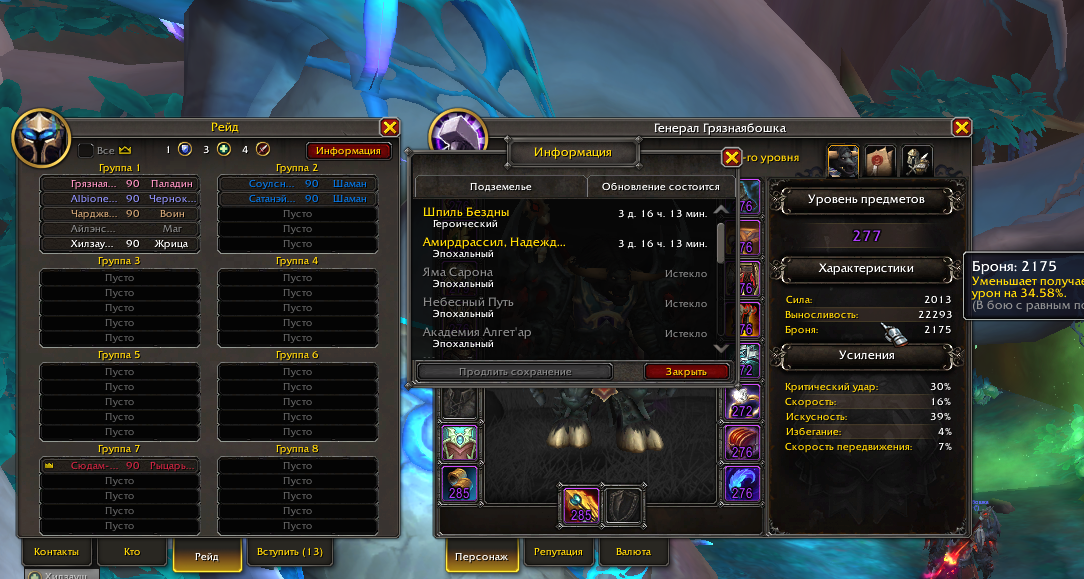The height and width of the screenshot is (579, 1084).
Task: Select the Жрица raid member Хилзау
Action: (x=118, y=244)
